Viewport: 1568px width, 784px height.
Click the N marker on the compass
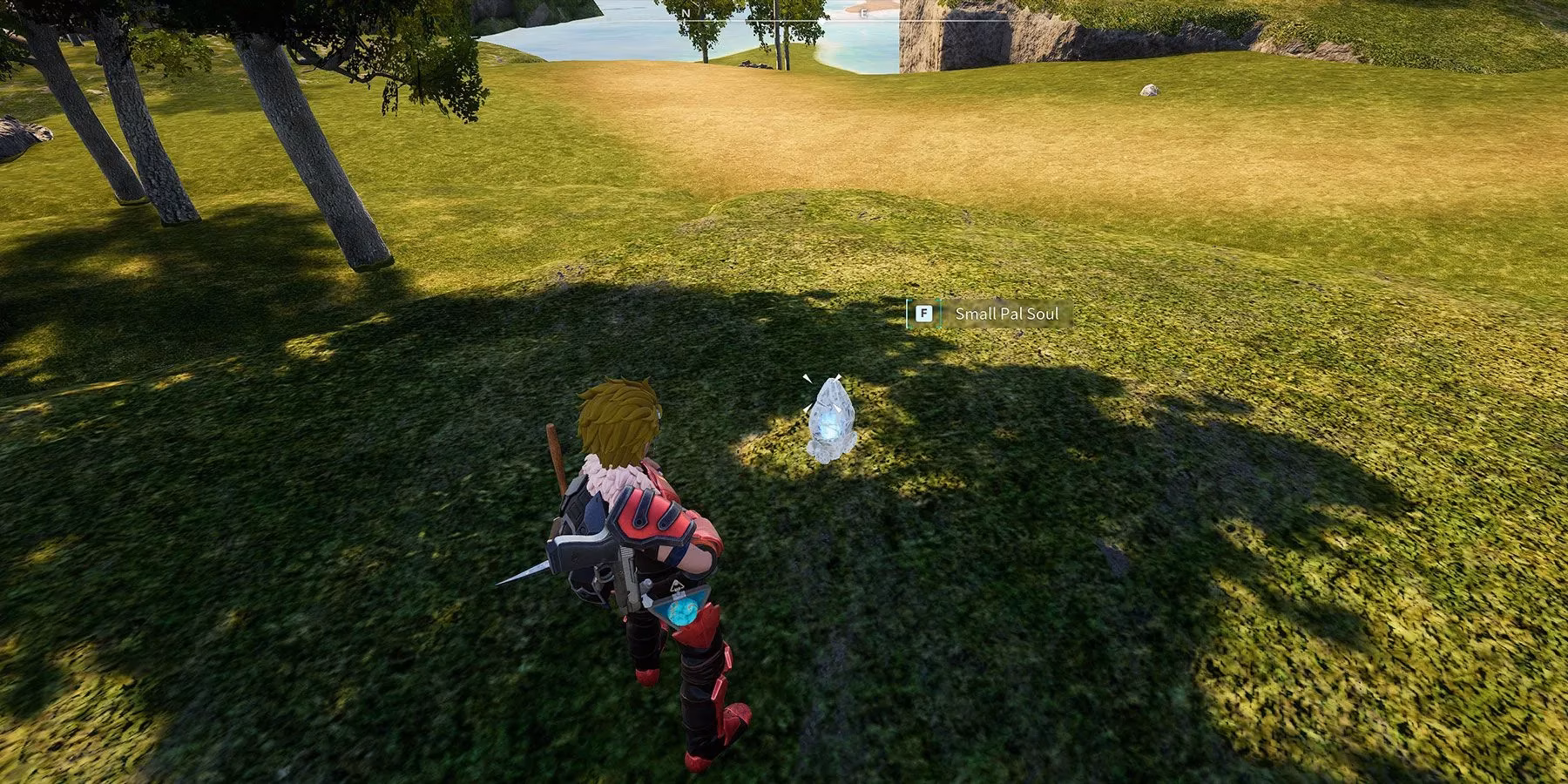click(686, 12)
